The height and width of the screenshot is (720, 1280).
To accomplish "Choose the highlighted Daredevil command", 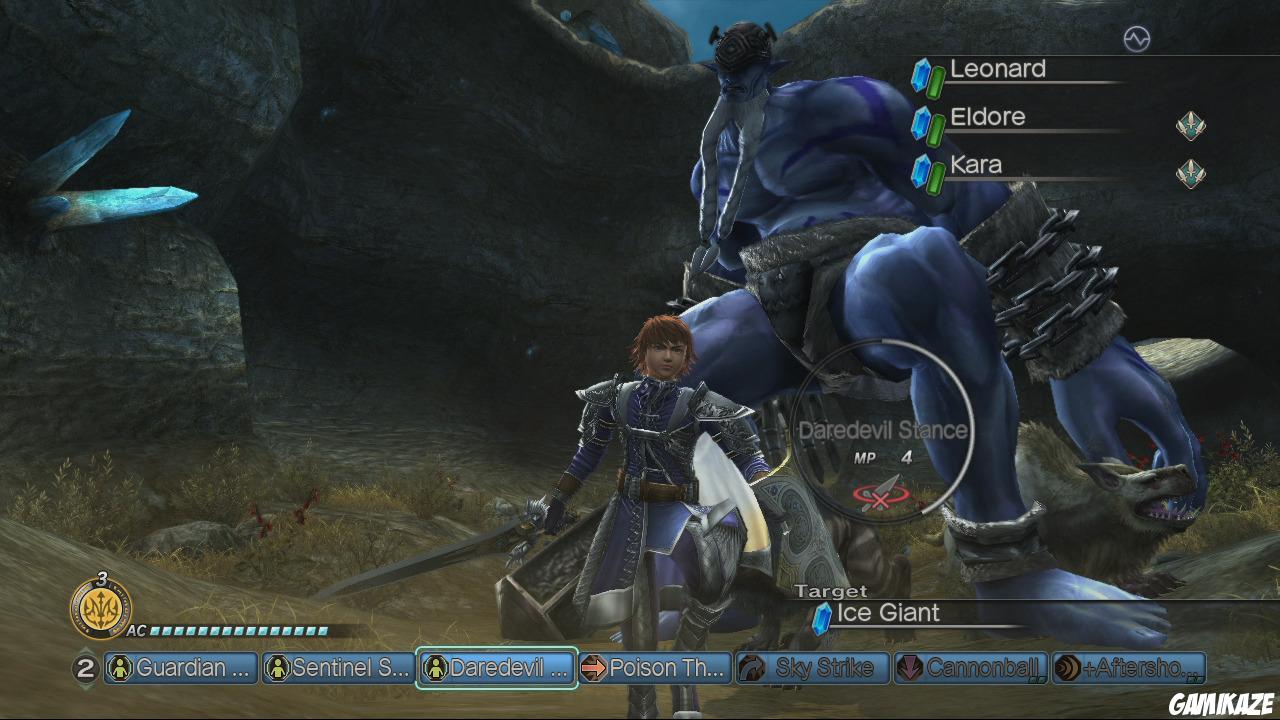I will pos(496,668).
